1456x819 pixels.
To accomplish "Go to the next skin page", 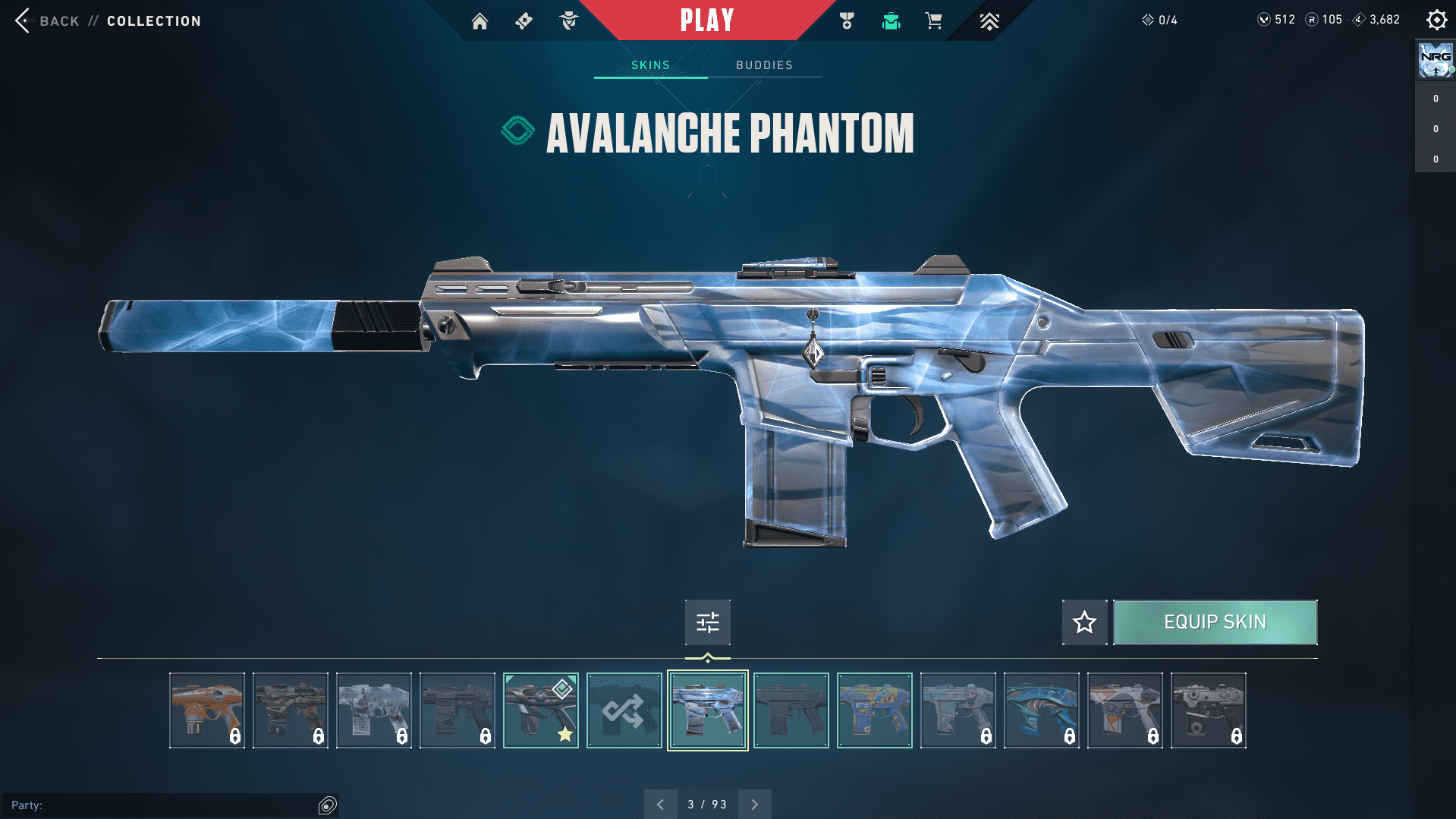I will pos(754,805).
